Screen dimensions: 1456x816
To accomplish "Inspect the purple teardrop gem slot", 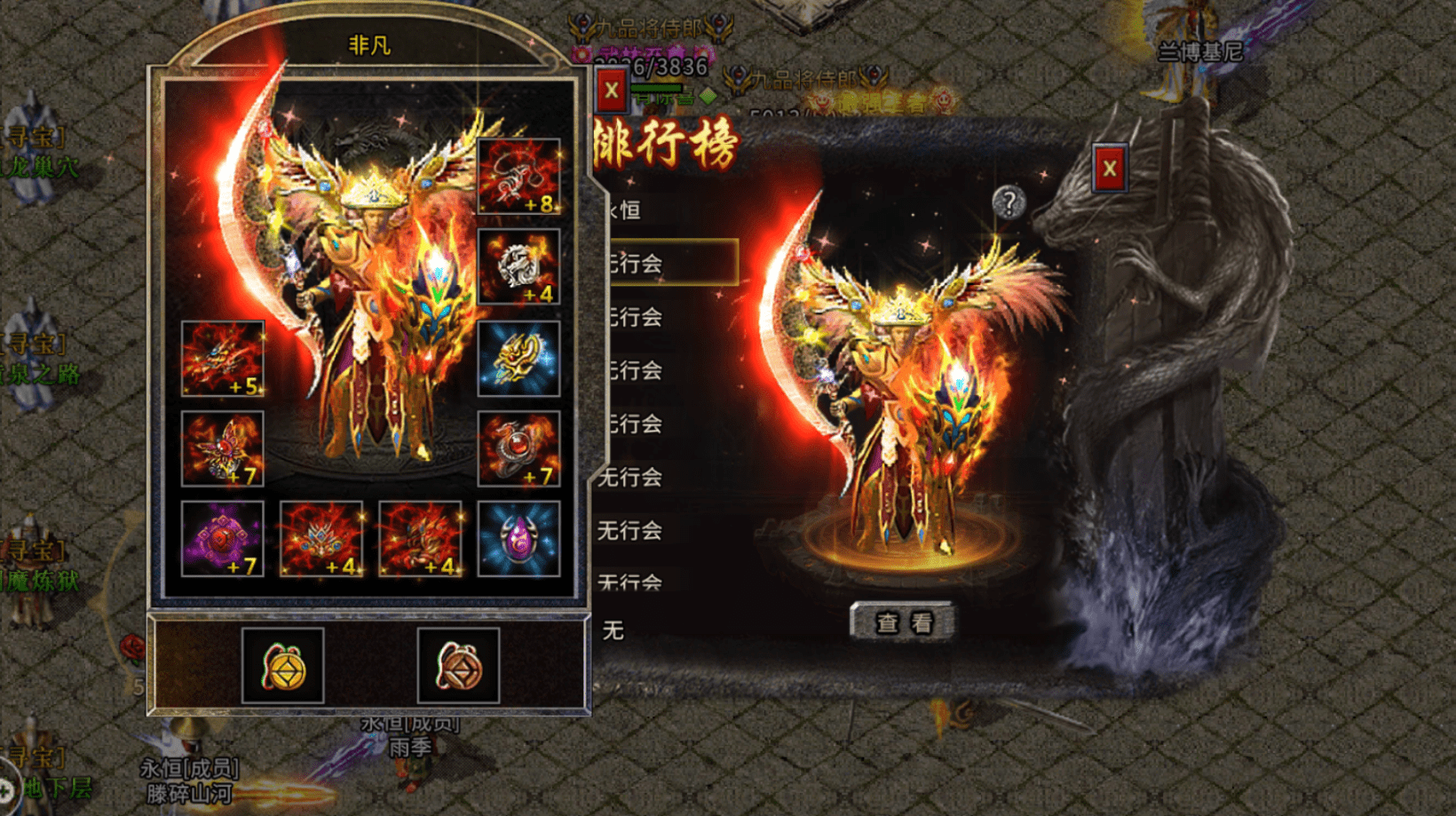I will (x=518, y=539).
